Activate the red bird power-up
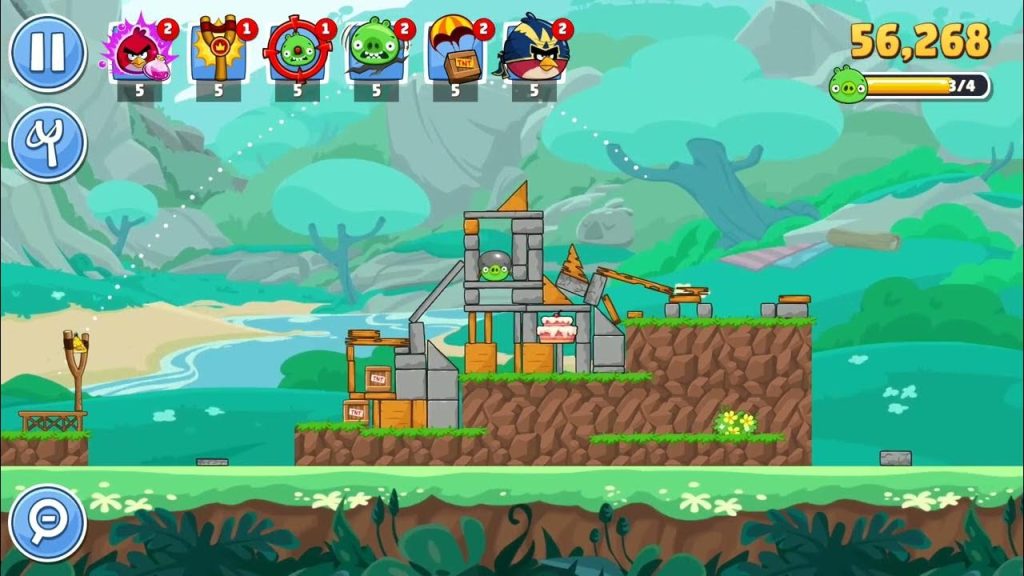1024x576 pixels. point(138,52)
